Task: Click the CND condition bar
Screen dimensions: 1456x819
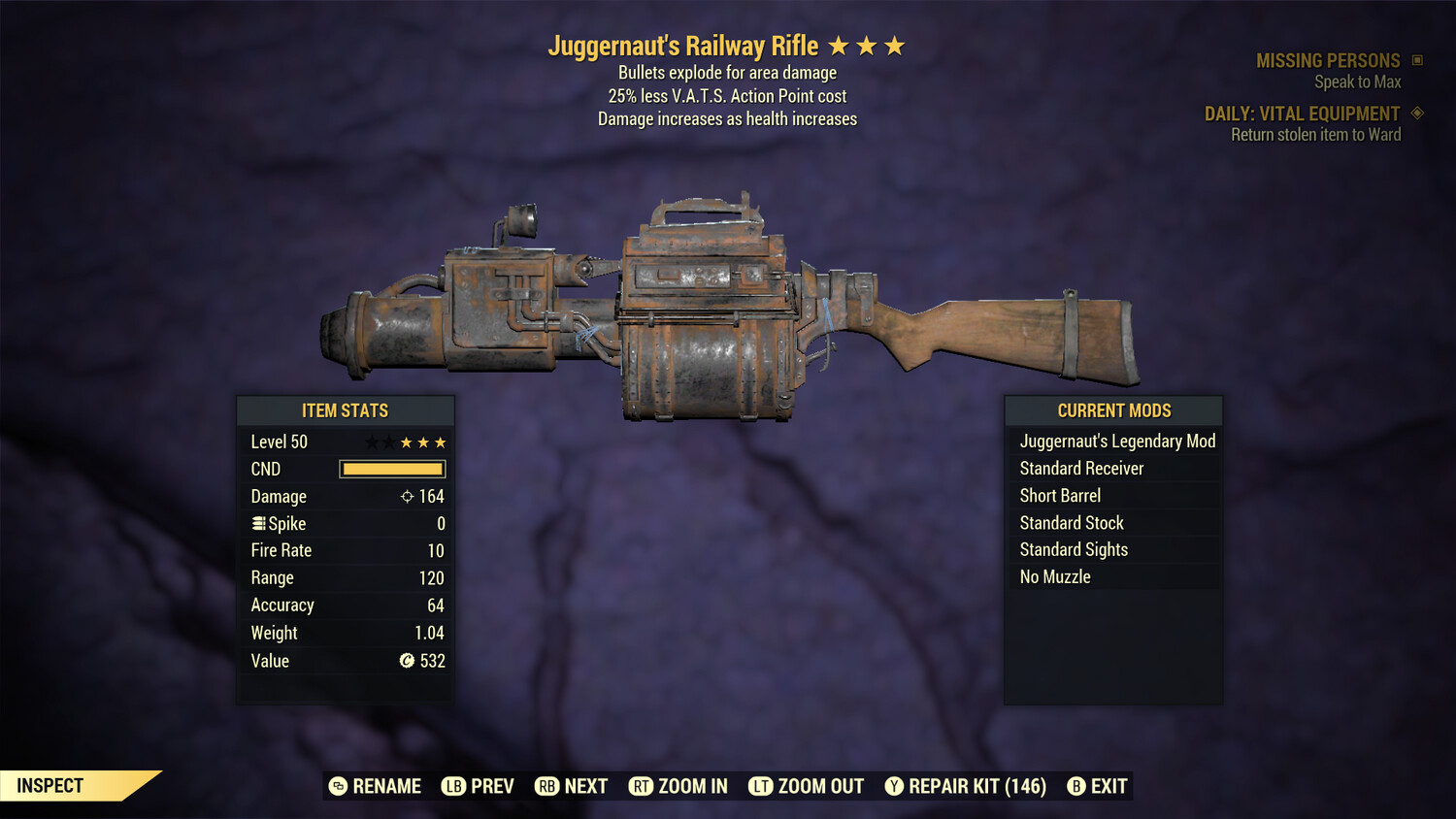Action: click(391, 469)
